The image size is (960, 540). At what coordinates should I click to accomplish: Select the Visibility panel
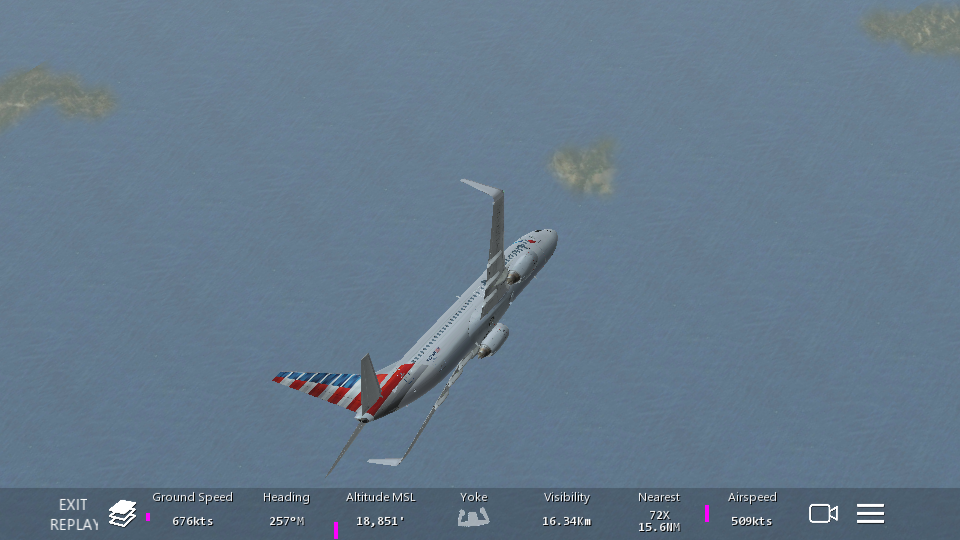(x=566, y=510)
